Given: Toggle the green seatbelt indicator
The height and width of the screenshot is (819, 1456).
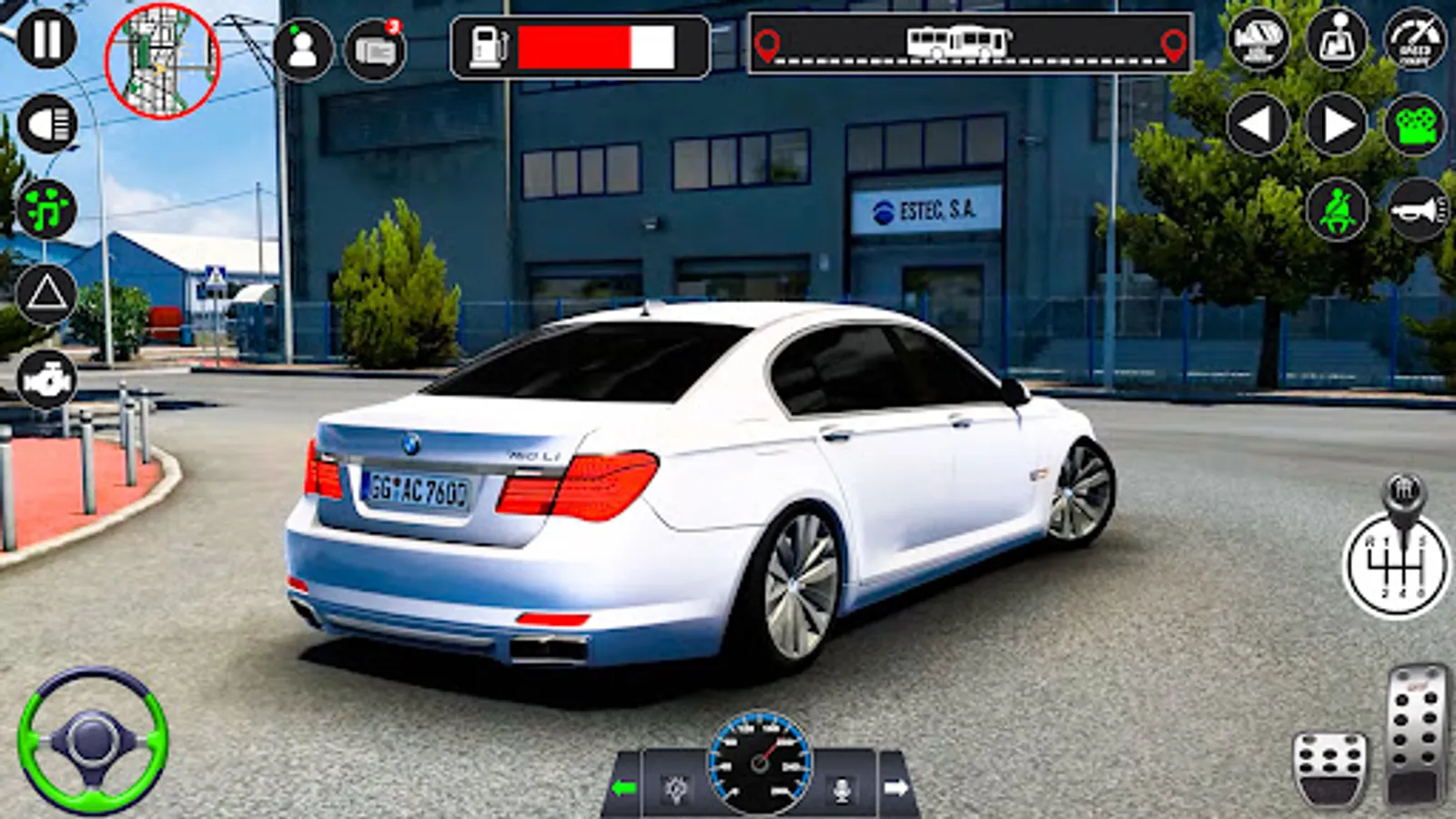Looking at the screenshot, I should click(1335, 209).
